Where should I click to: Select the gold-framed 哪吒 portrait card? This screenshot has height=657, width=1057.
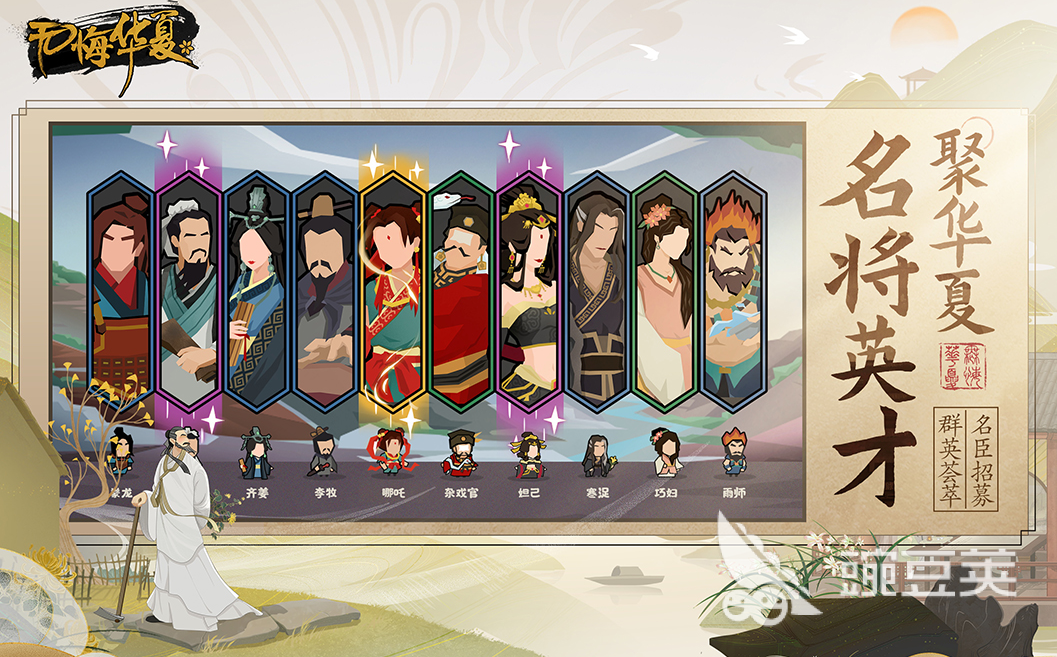pyautogui.click(x=393, y=290)
